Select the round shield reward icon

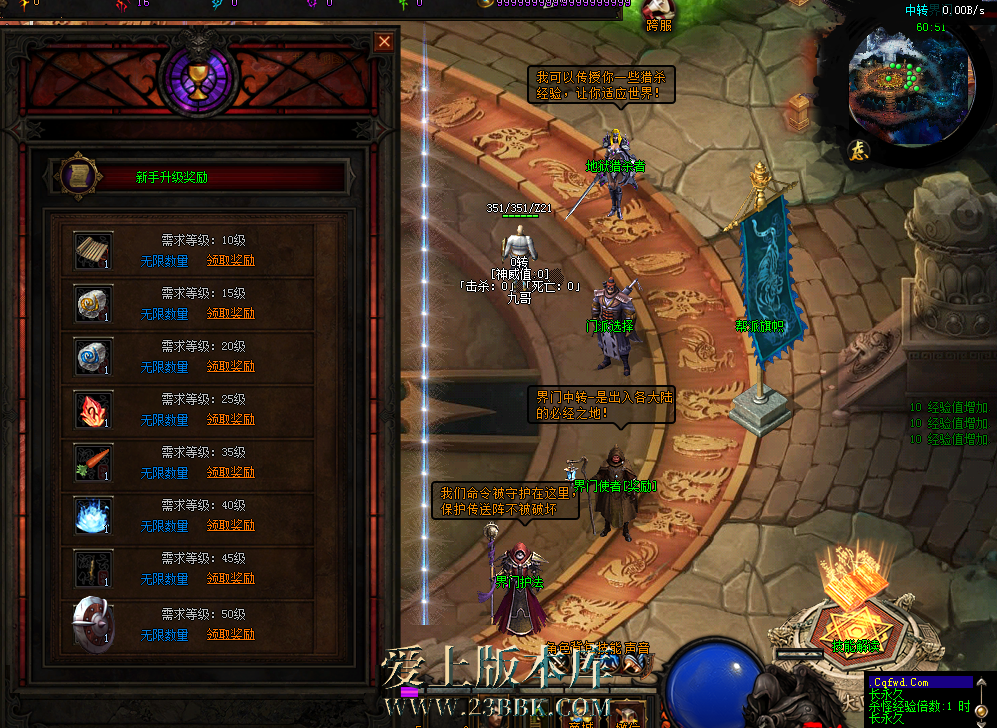(x=90, y=622)
